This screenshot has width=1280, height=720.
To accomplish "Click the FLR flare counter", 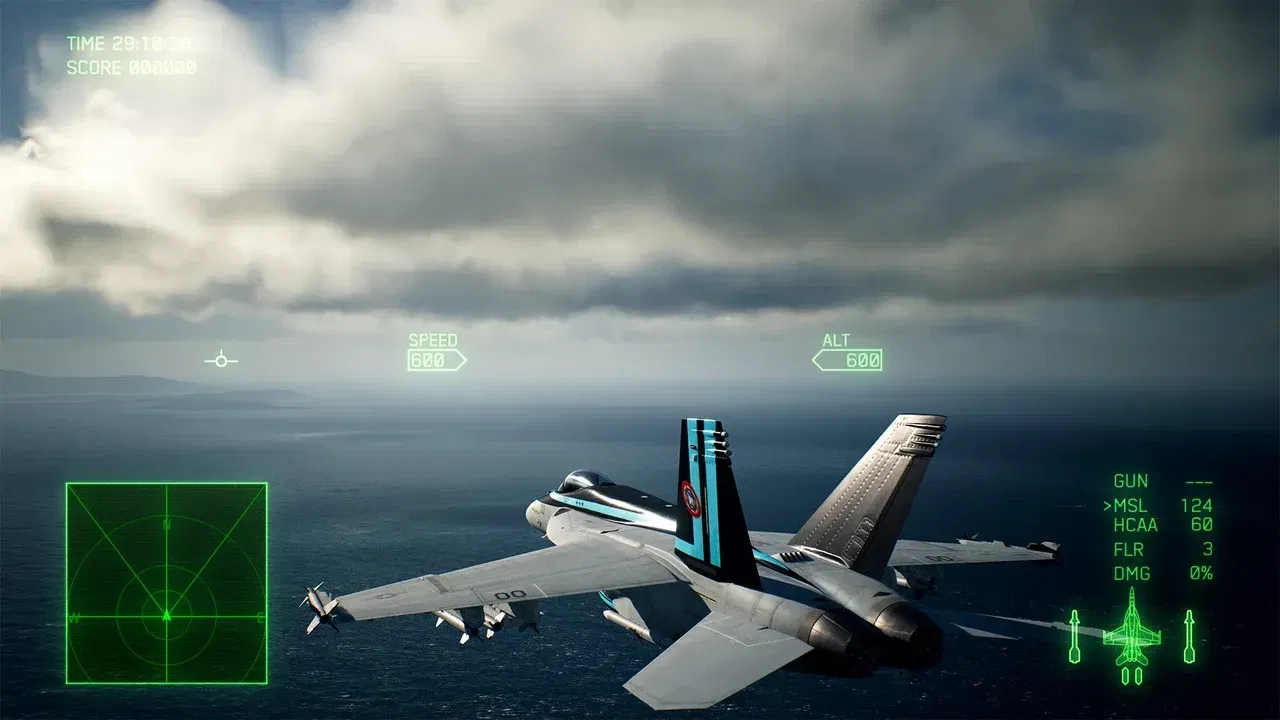I will (1129, 550).
